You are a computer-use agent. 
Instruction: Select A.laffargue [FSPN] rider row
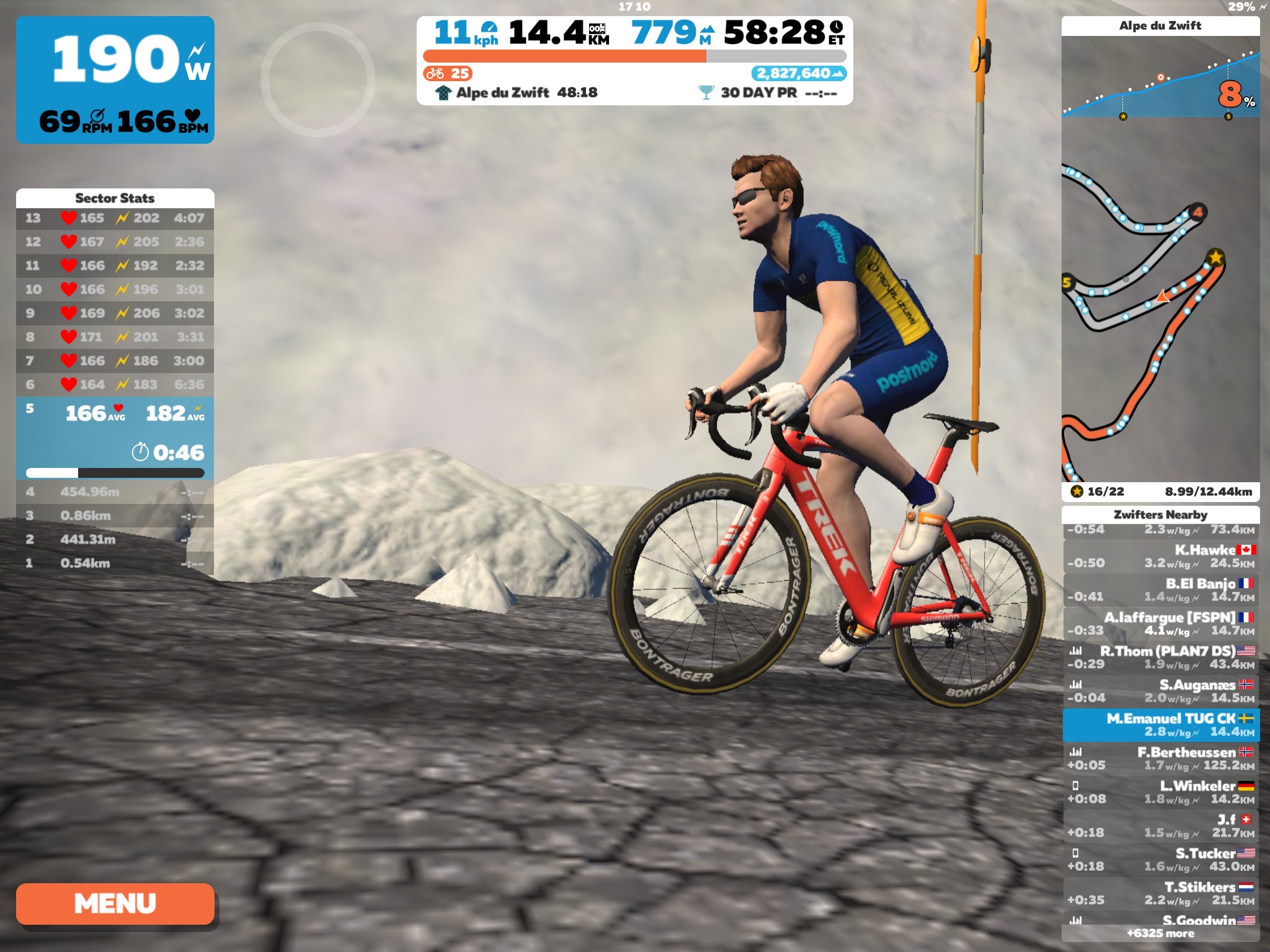tap(1160, 624)
